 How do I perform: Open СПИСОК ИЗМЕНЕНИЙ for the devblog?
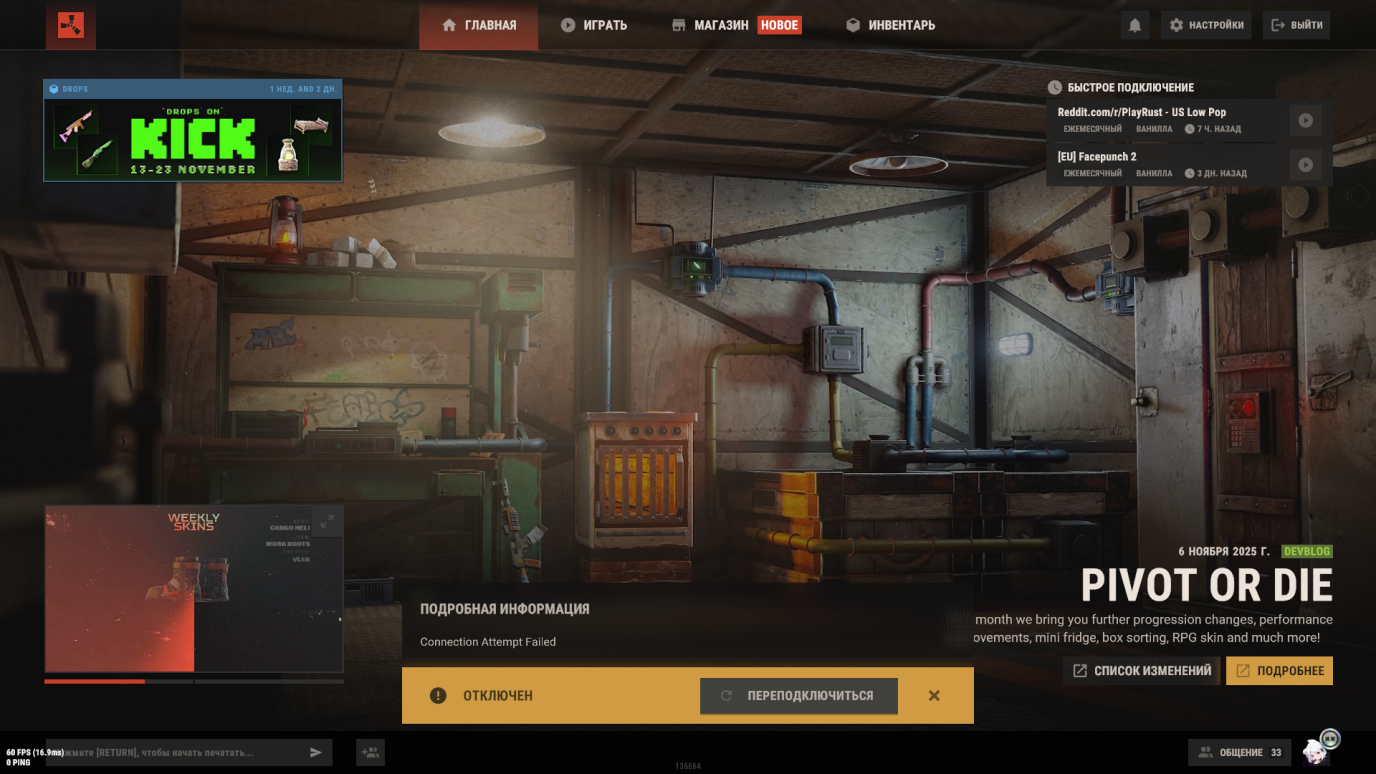click(x=1140, y=671)
